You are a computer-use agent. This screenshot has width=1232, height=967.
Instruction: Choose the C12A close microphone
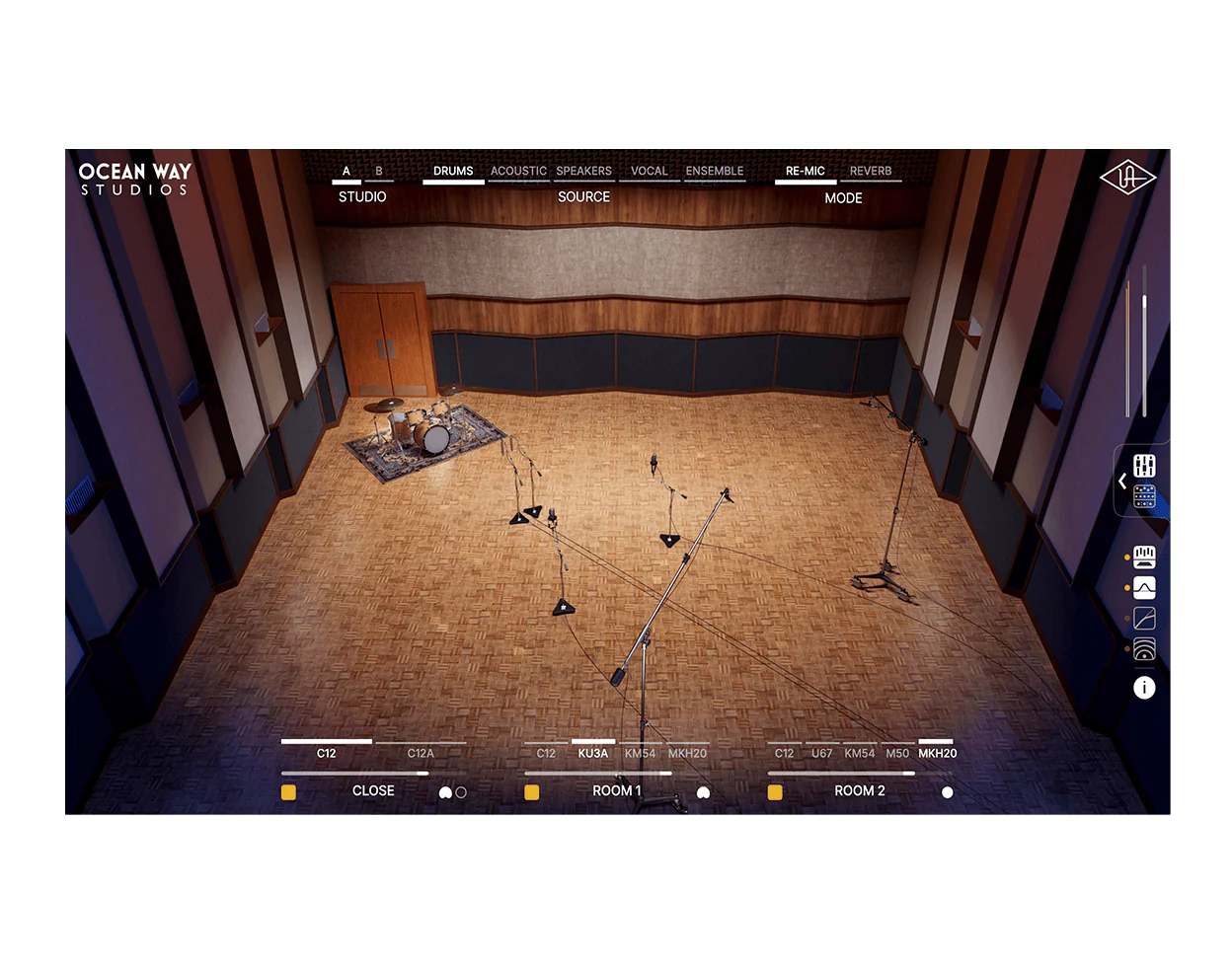click(421, 753)
